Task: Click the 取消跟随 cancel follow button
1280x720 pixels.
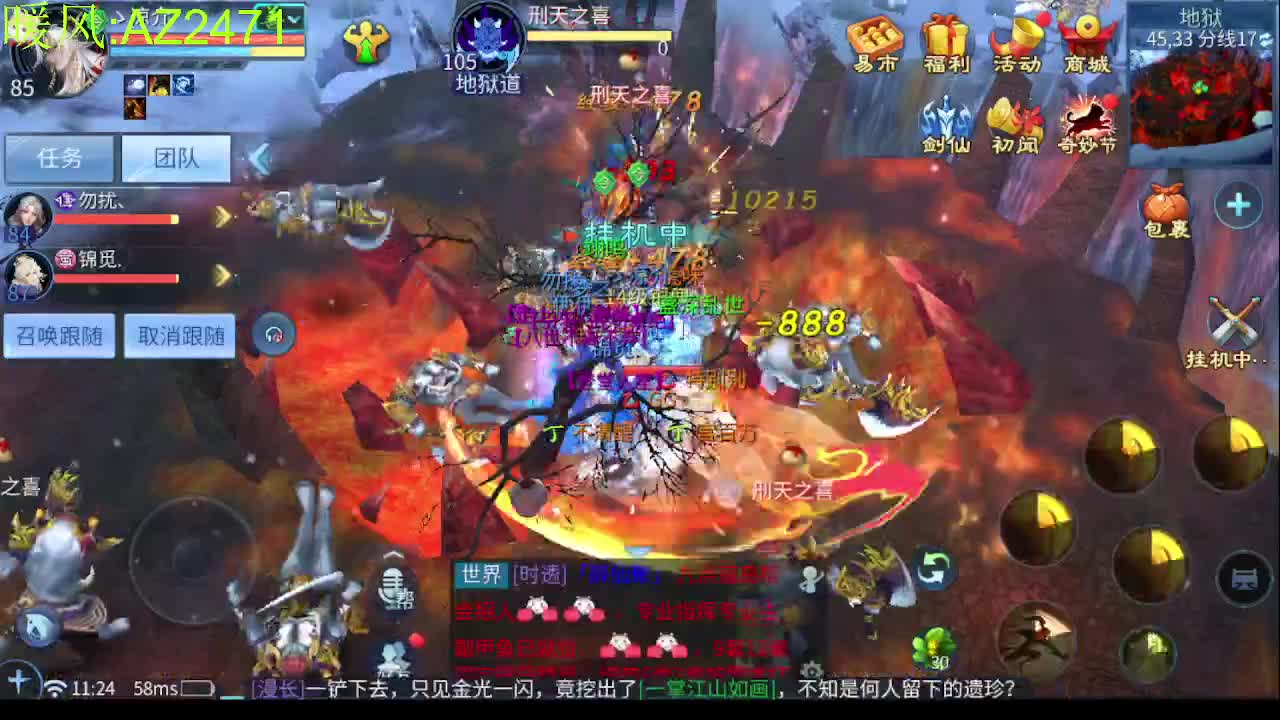Action: [x=179, y=336]
